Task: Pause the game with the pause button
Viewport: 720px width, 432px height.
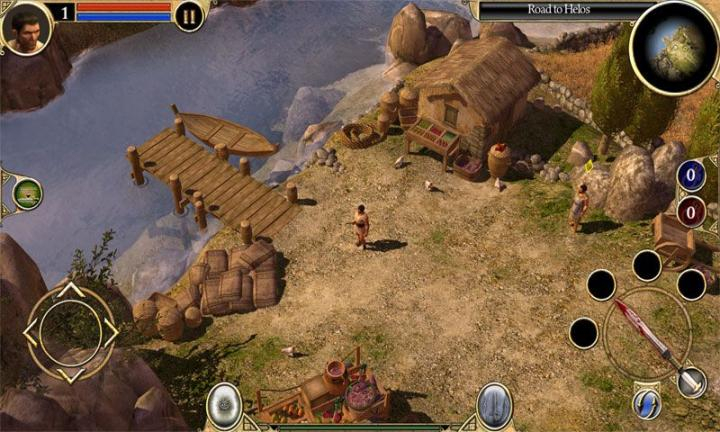Action: click(x=188, y=15)
